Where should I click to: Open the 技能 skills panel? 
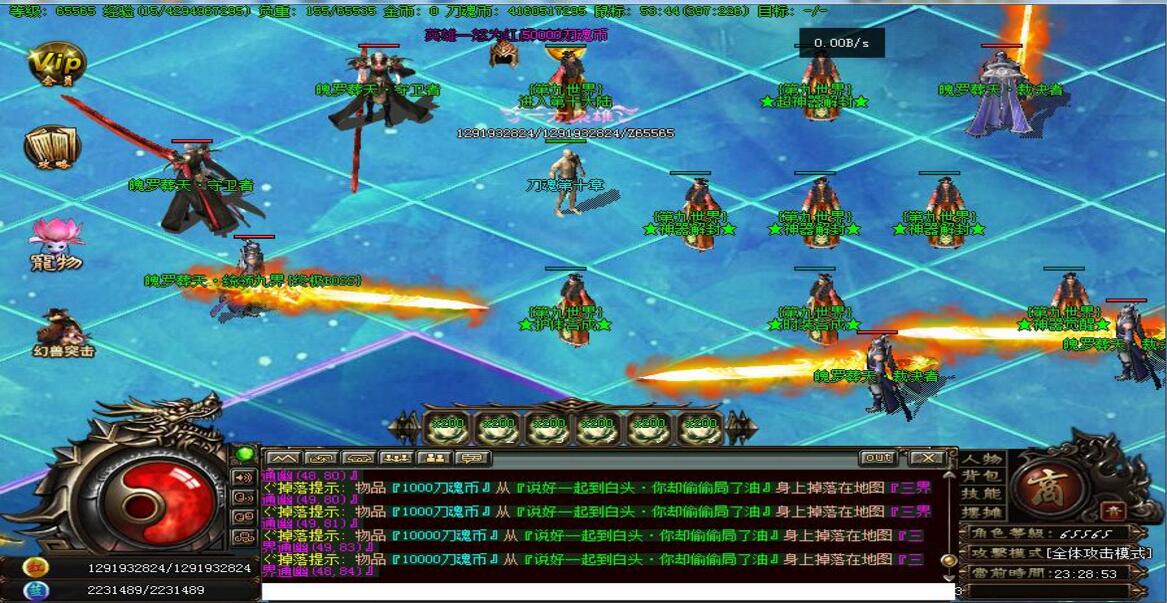[982, 494]
